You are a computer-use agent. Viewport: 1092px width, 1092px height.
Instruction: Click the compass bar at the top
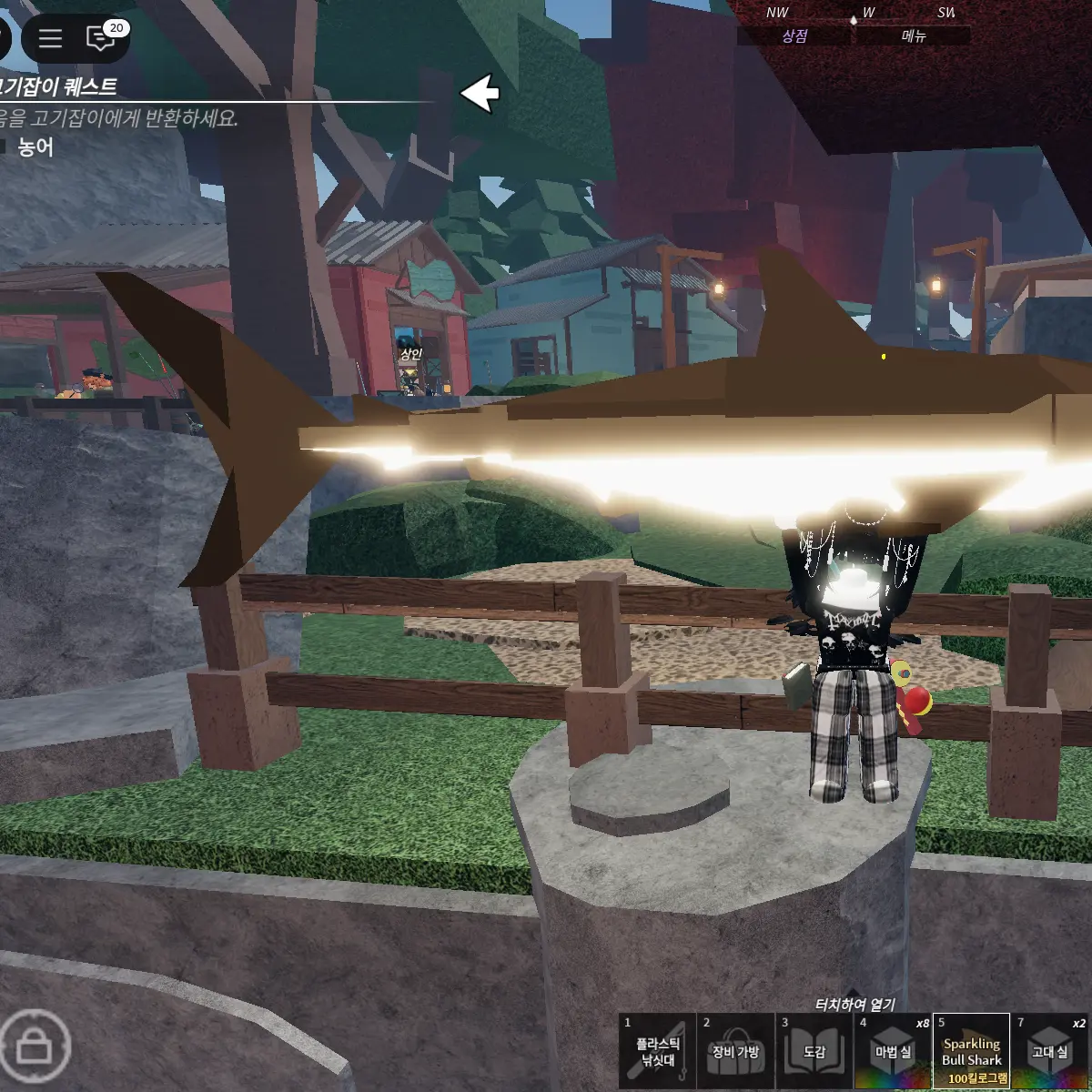855,14
